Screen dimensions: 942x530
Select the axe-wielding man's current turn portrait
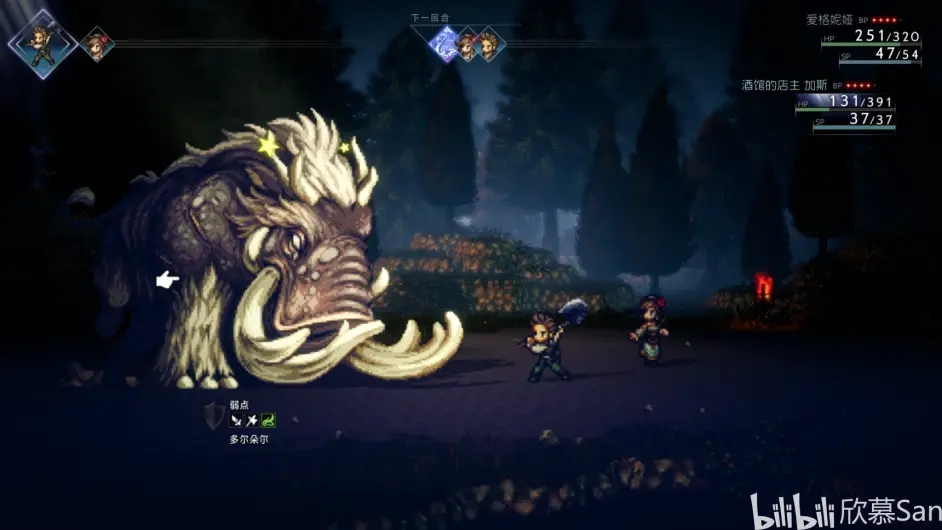43,41
